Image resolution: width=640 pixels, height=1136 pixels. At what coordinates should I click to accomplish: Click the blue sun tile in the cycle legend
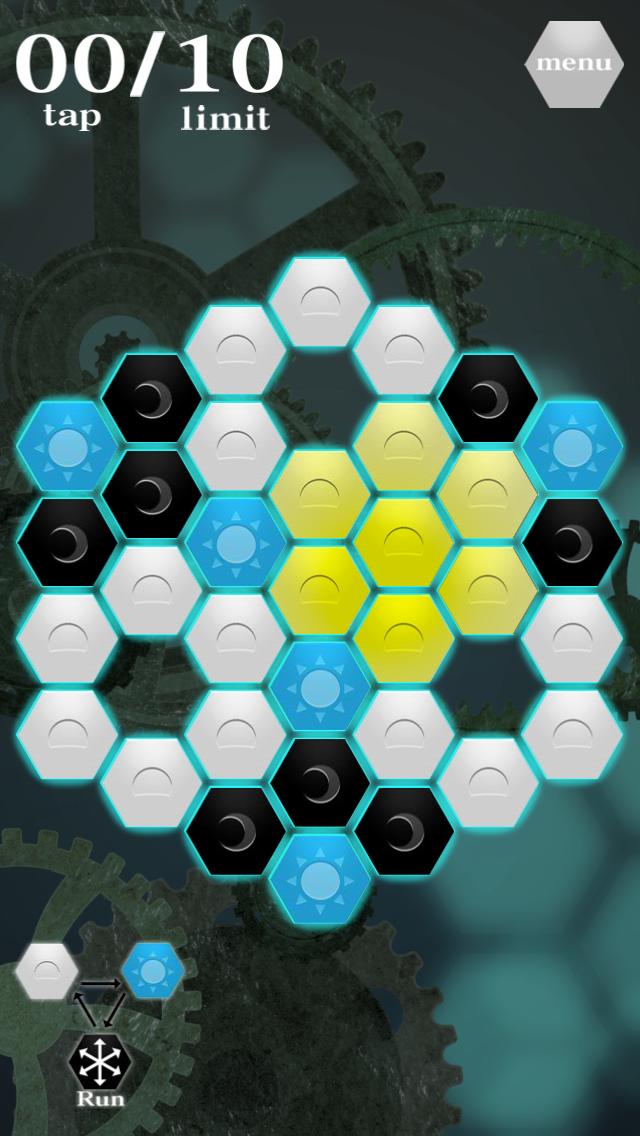pyautogui.click(x=153, y=970)
